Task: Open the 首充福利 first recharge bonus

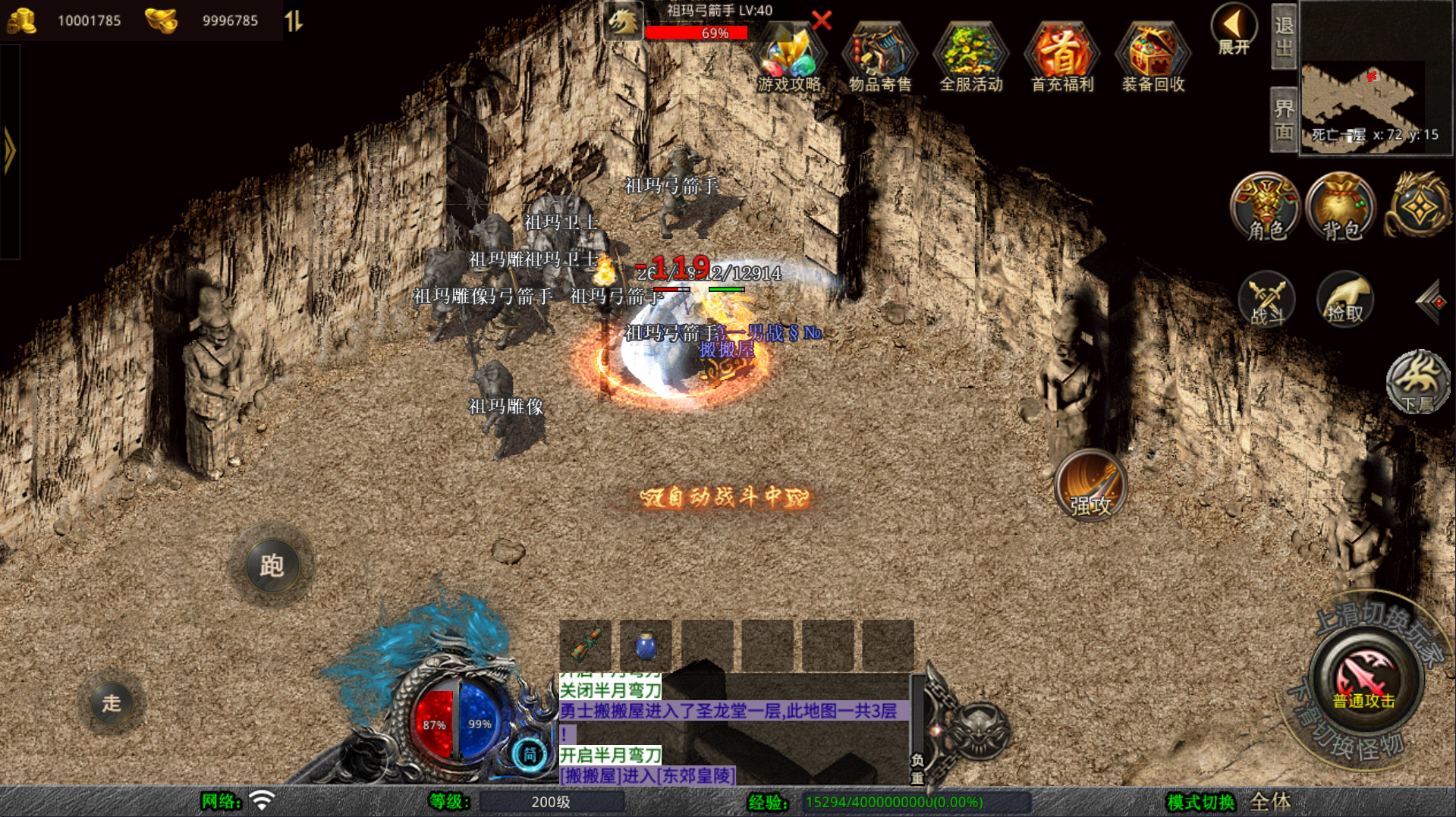Action: 1062,57
